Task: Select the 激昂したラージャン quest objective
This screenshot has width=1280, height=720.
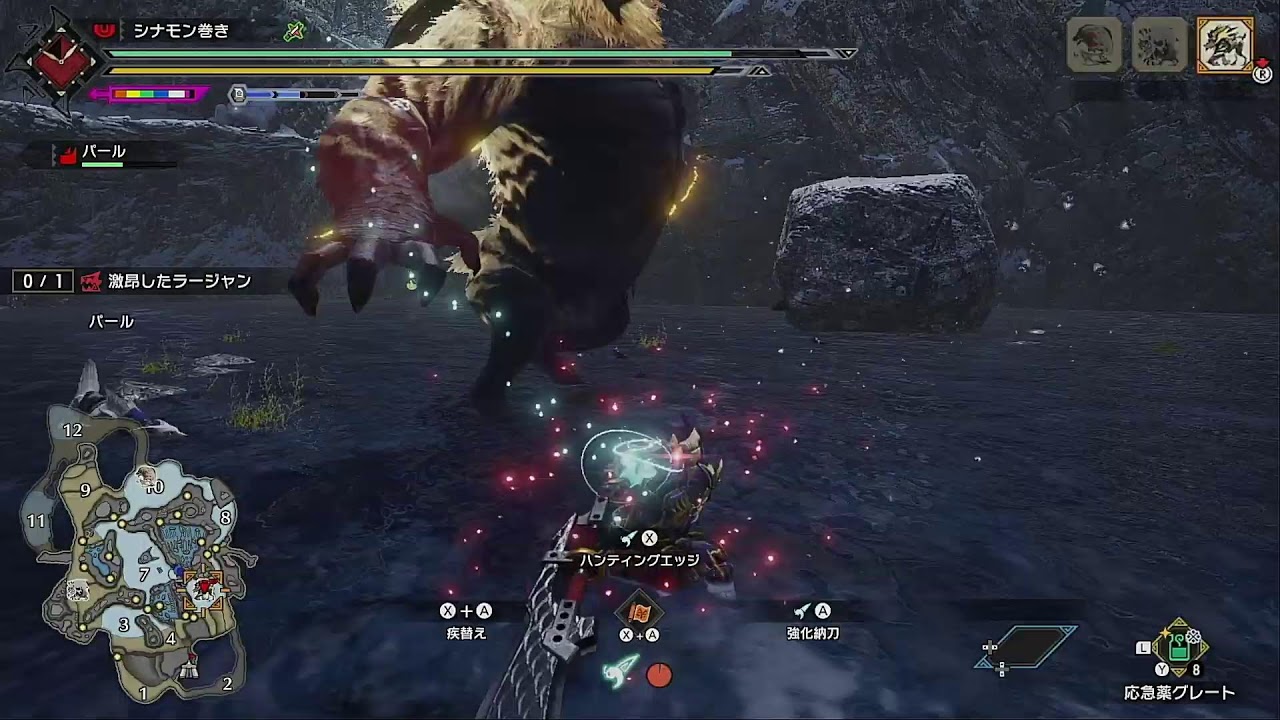Action: [x=178, y=282]
